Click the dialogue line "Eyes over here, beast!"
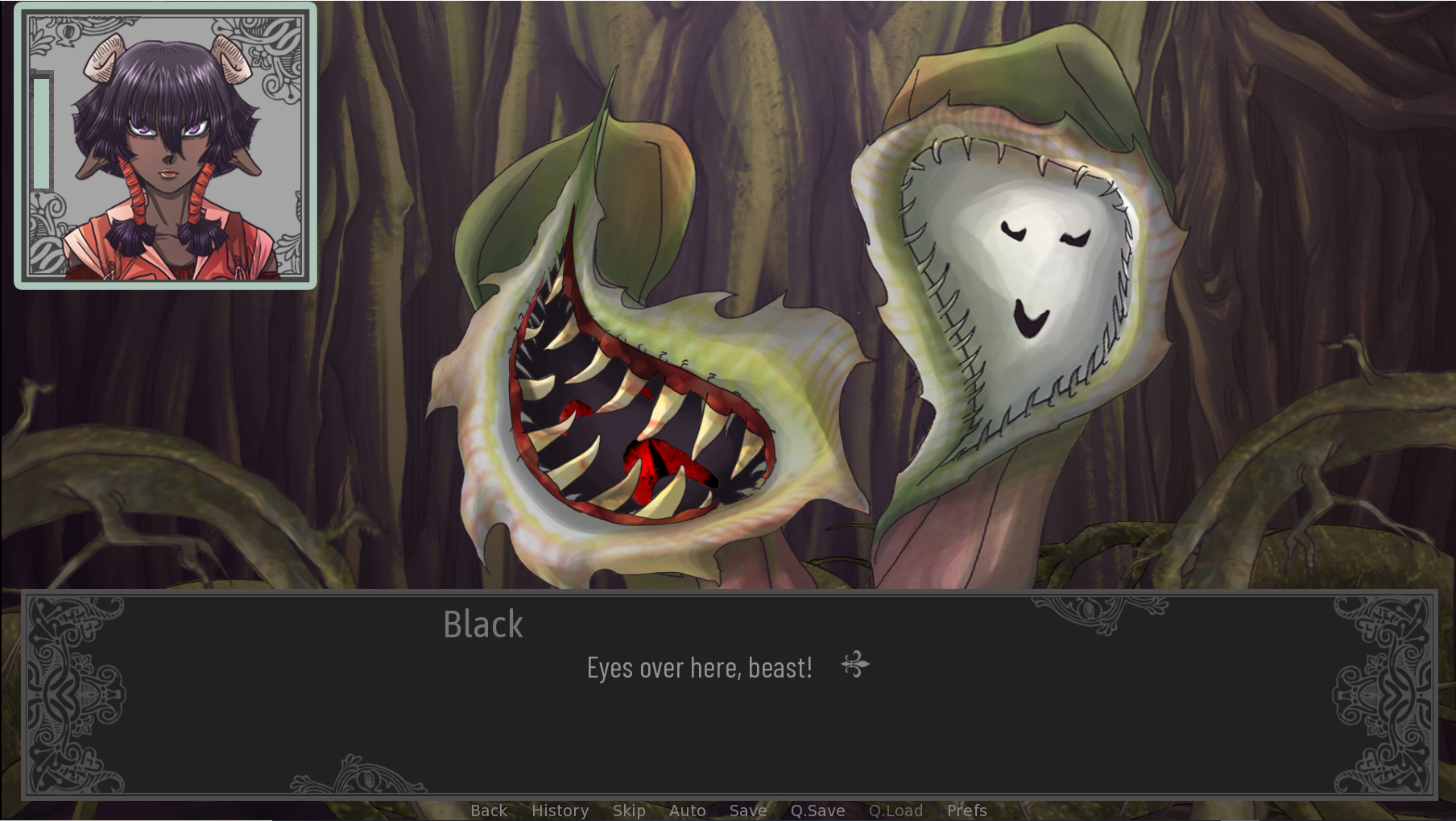This screenshot has width=1456, height=821. click(701, 667)
